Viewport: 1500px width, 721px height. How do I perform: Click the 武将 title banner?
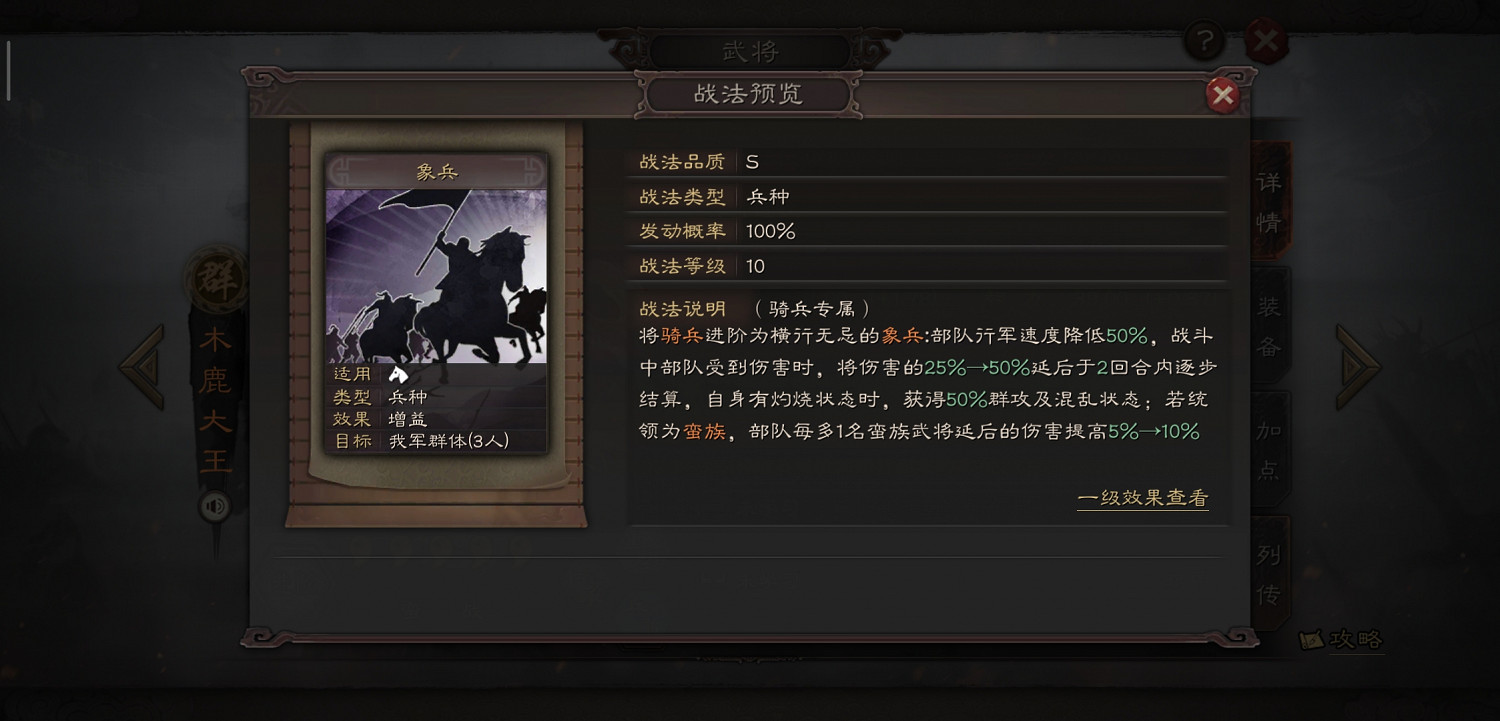(750, 48)
